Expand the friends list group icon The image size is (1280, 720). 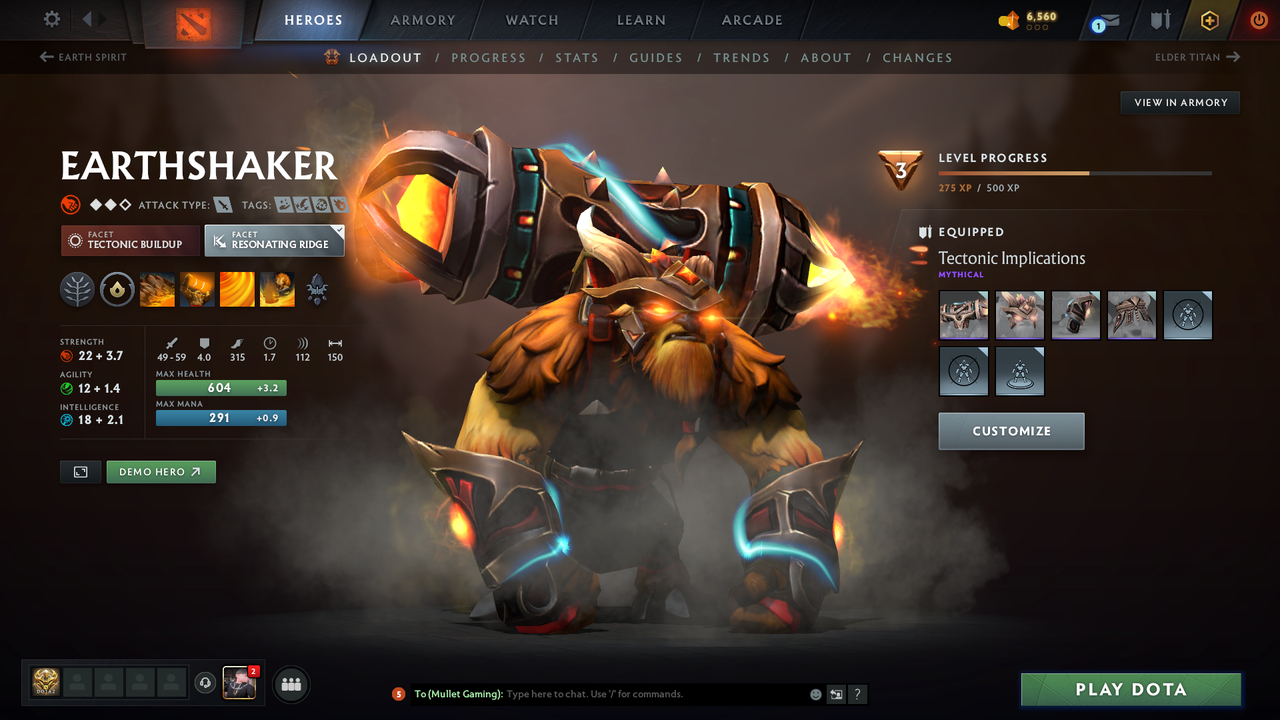pos(290,684)
